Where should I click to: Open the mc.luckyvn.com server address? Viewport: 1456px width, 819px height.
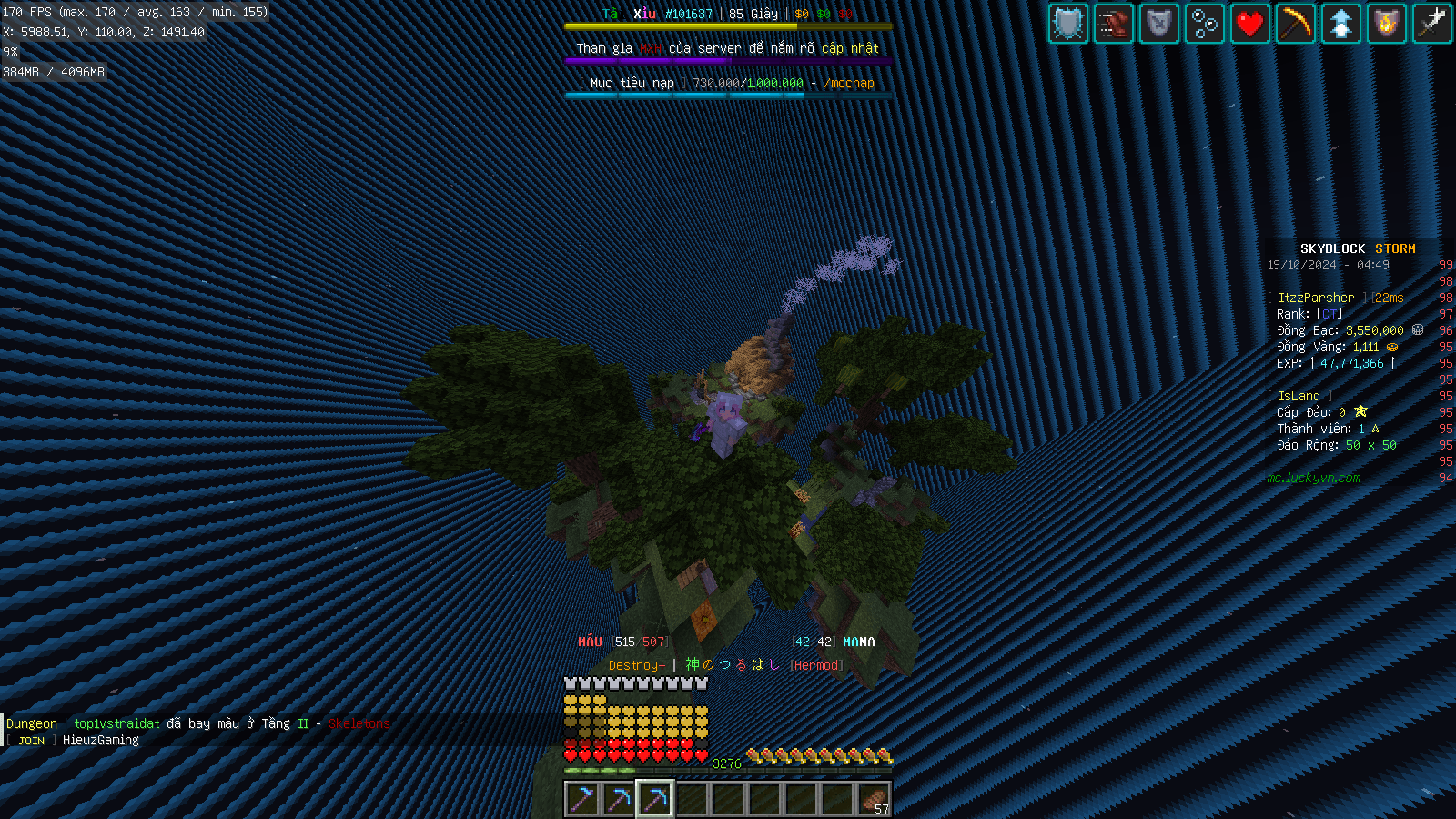[1314, 478]
